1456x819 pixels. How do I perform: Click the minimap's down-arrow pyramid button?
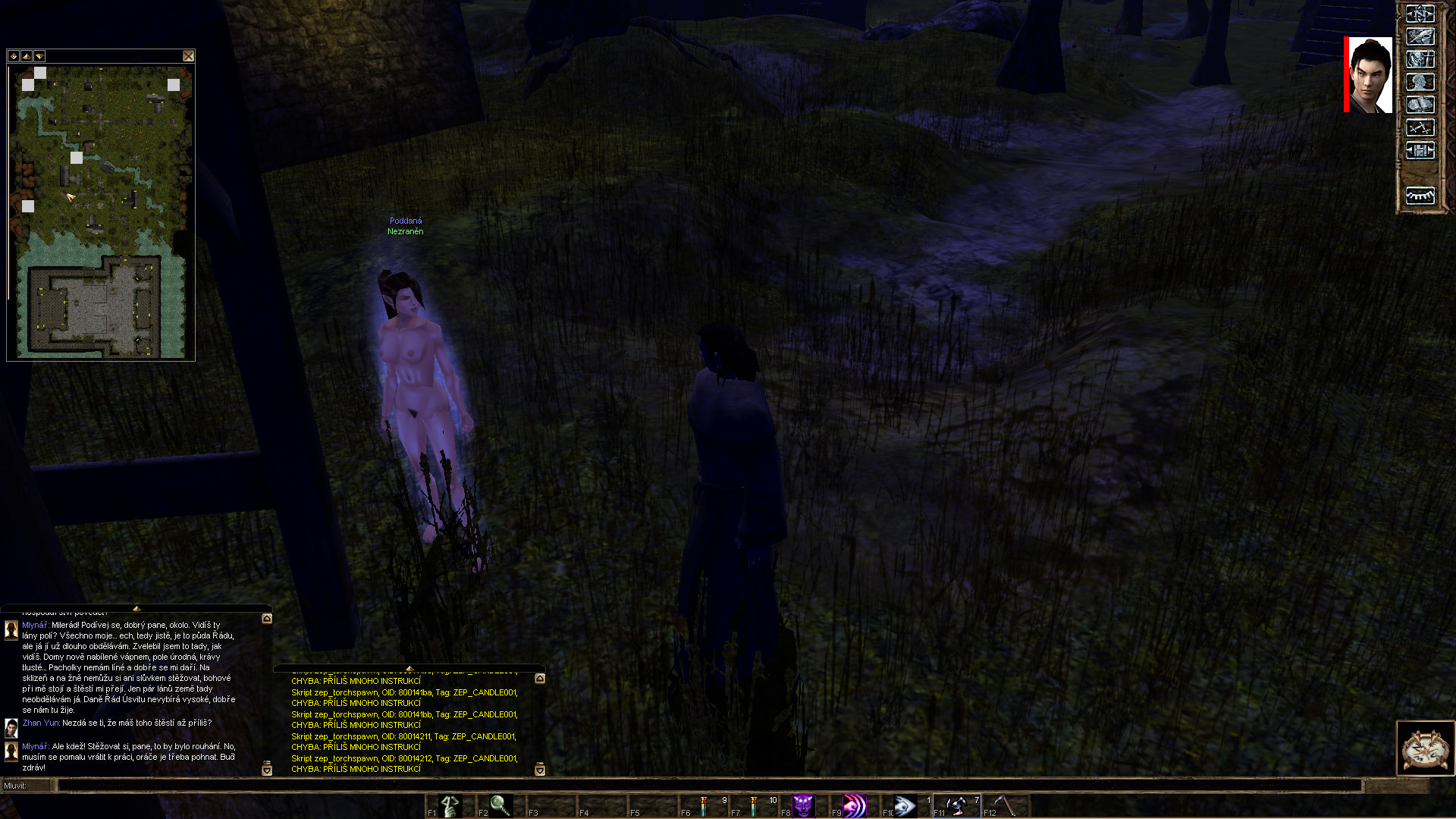point(39,56)
